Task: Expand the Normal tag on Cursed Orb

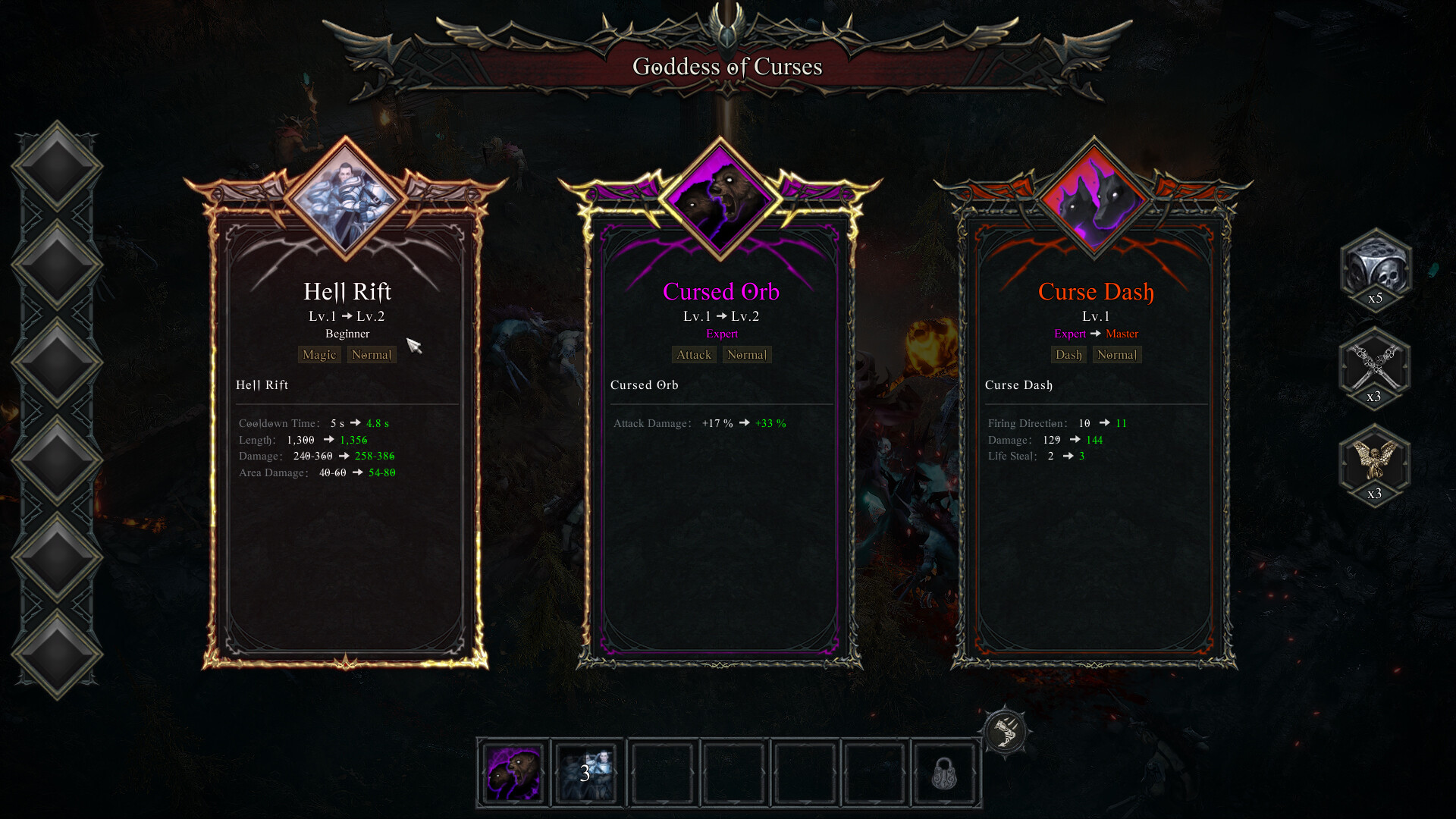Action: tap(746, 354)
